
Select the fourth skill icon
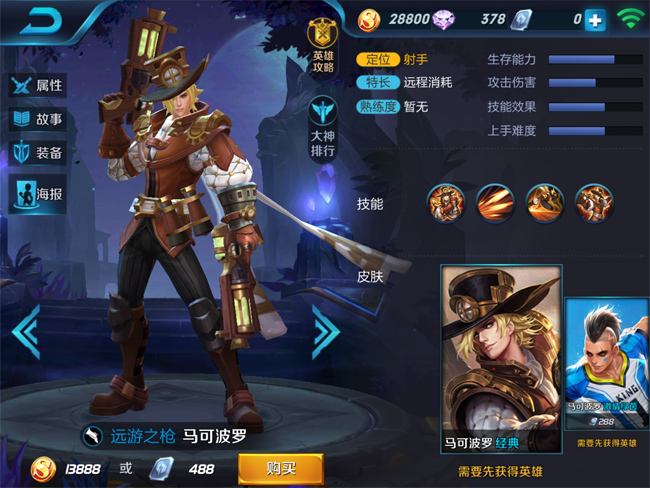pyautogui.click(x=594, y=202)
